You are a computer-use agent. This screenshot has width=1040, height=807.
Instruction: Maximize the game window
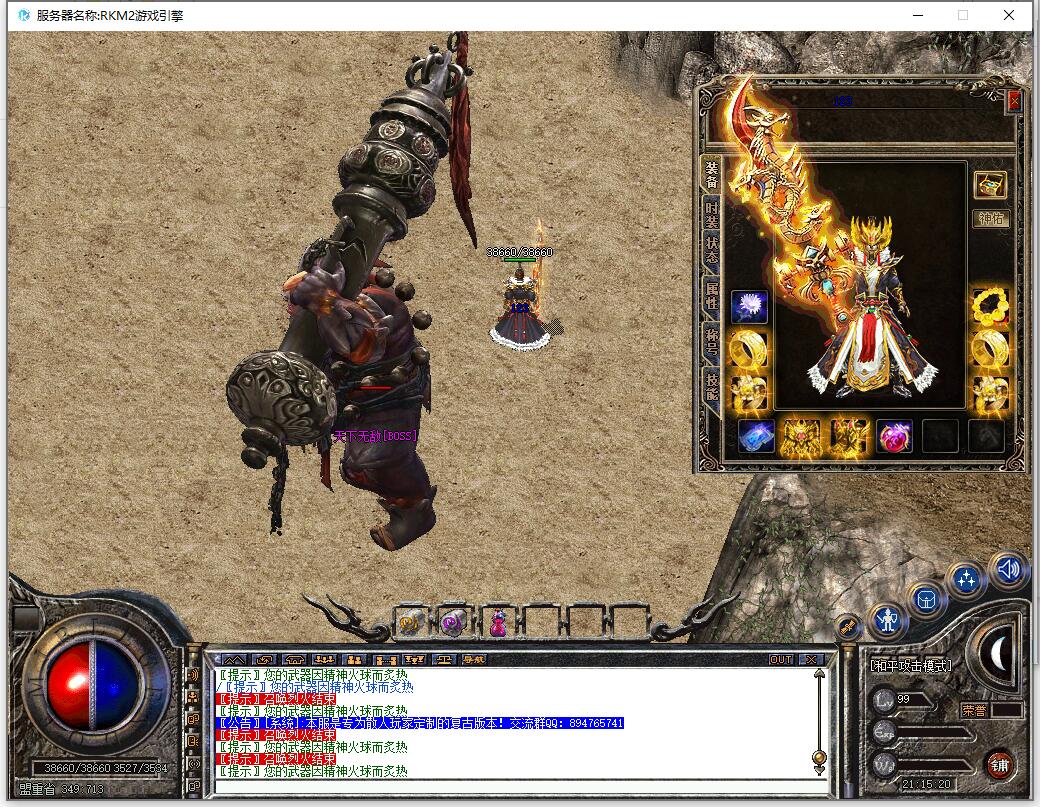(963, 15)
